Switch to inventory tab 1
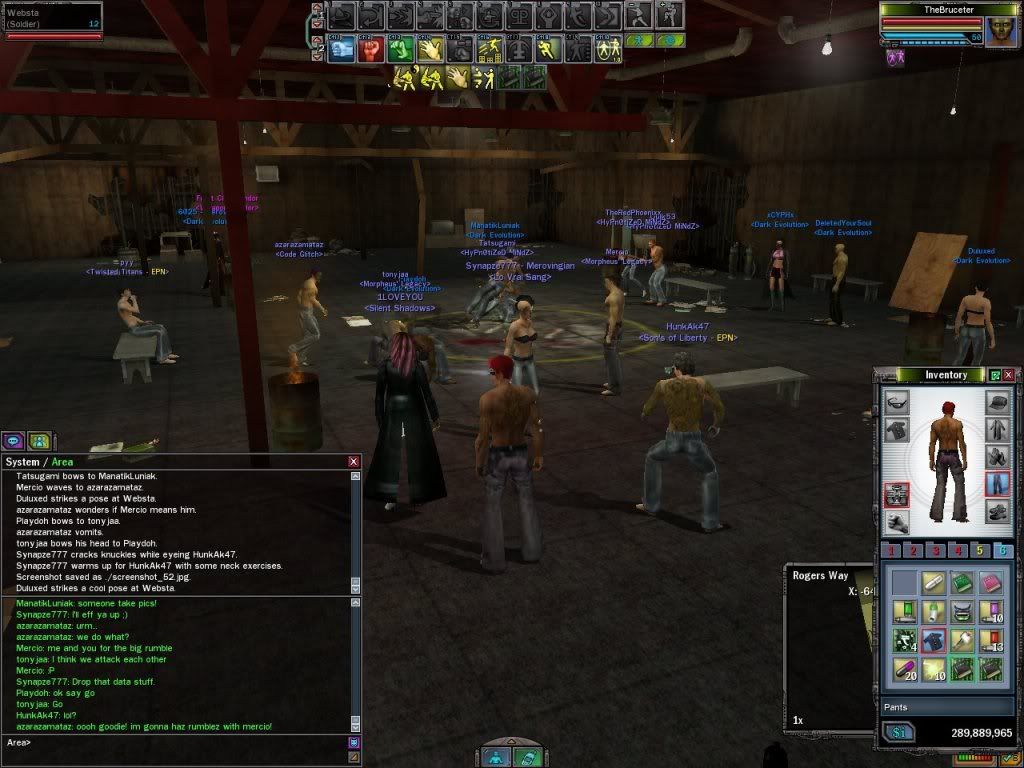1024x768 pixels. (893, 551)
